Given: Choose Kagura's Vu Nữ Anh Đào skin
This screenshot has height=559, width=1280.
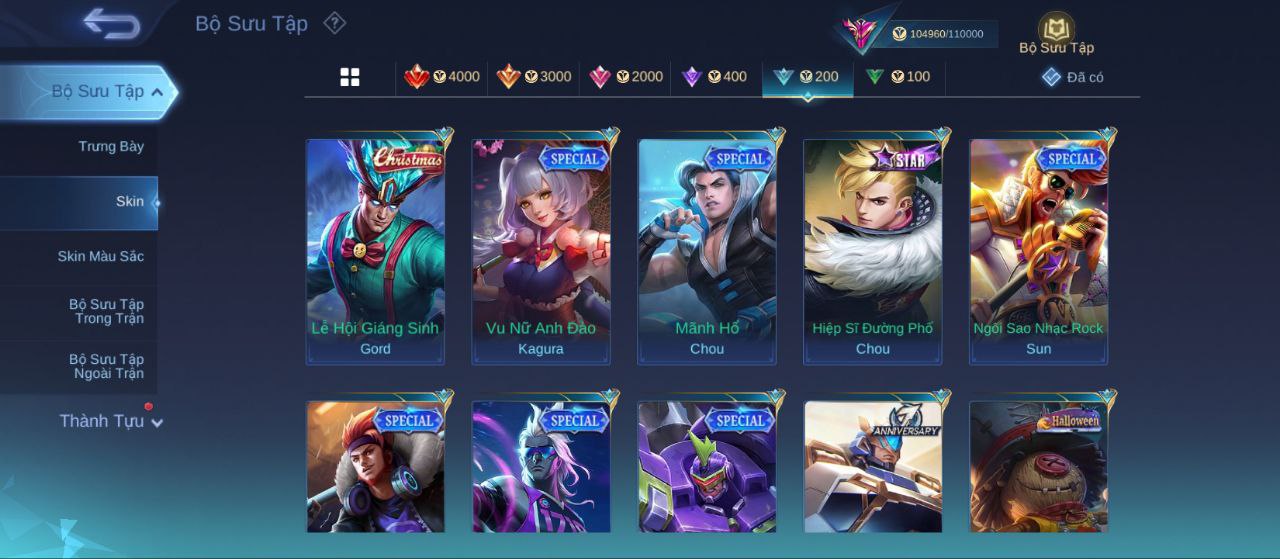Looking at the screenshot, I should (541, 251).
